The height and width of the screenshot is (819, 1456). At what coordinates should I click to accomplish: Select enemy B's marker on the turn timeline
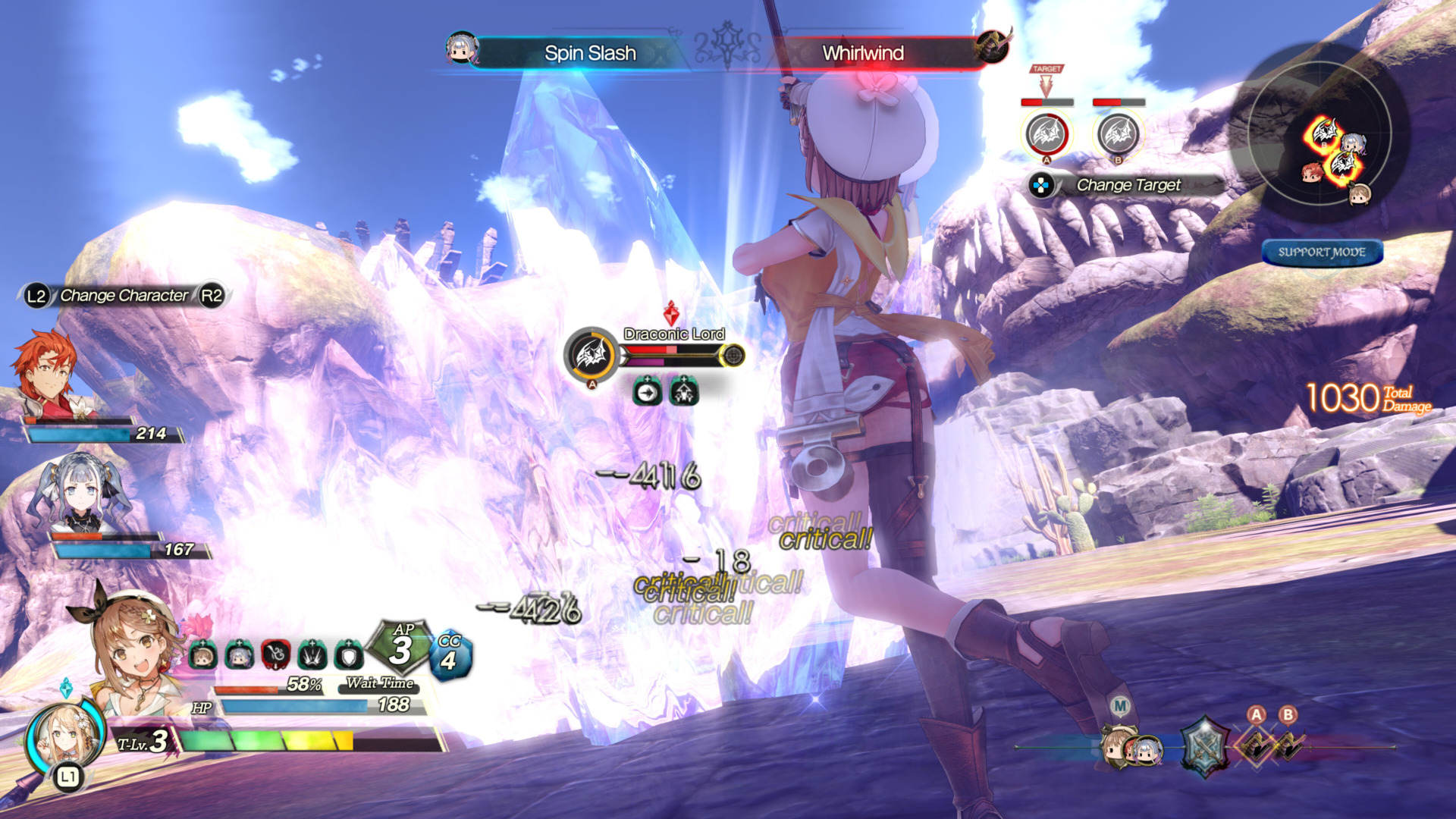click(1288, 745)
